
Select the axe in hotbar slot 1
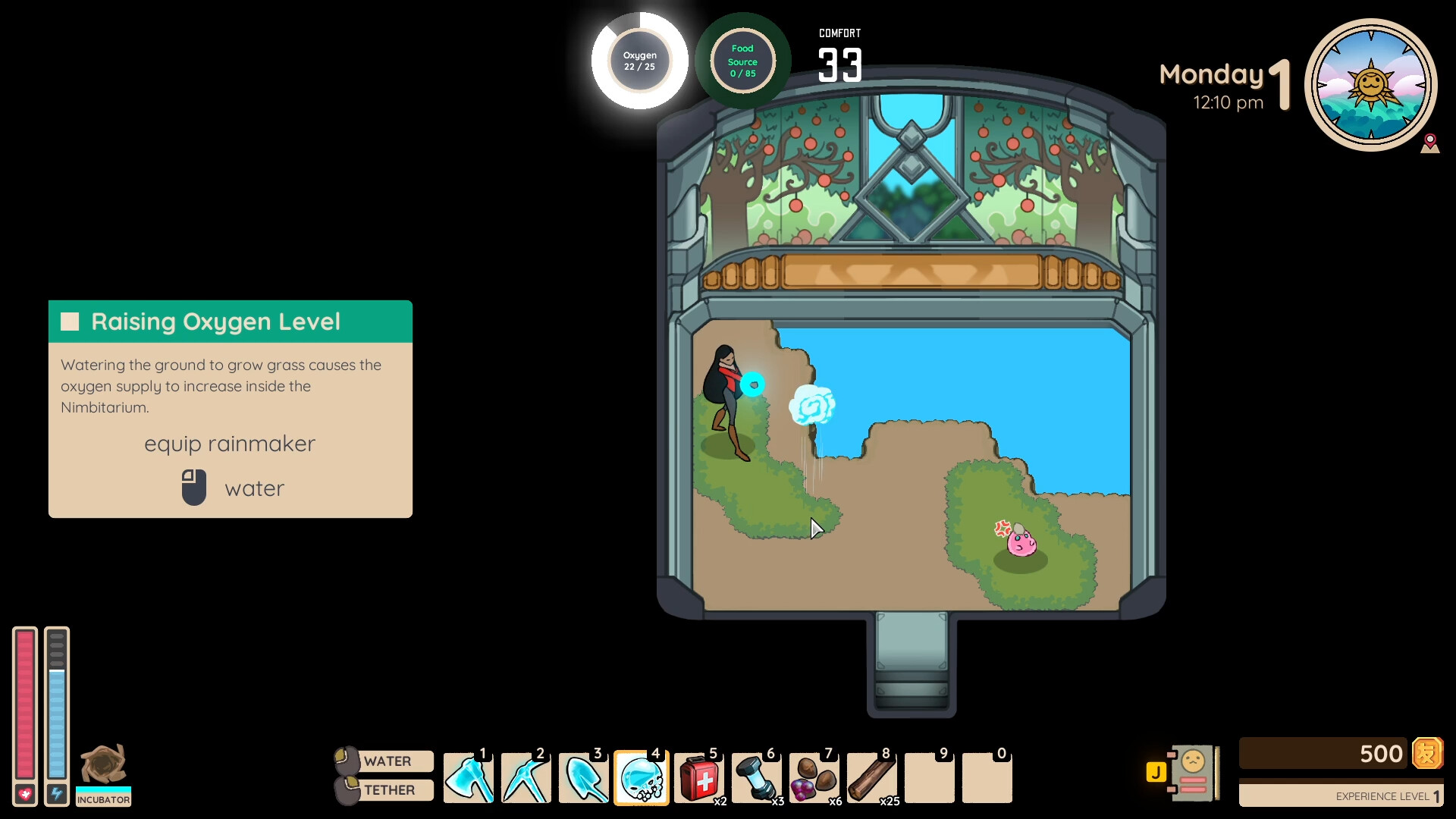pyautogui.click(x=469, y=778)
